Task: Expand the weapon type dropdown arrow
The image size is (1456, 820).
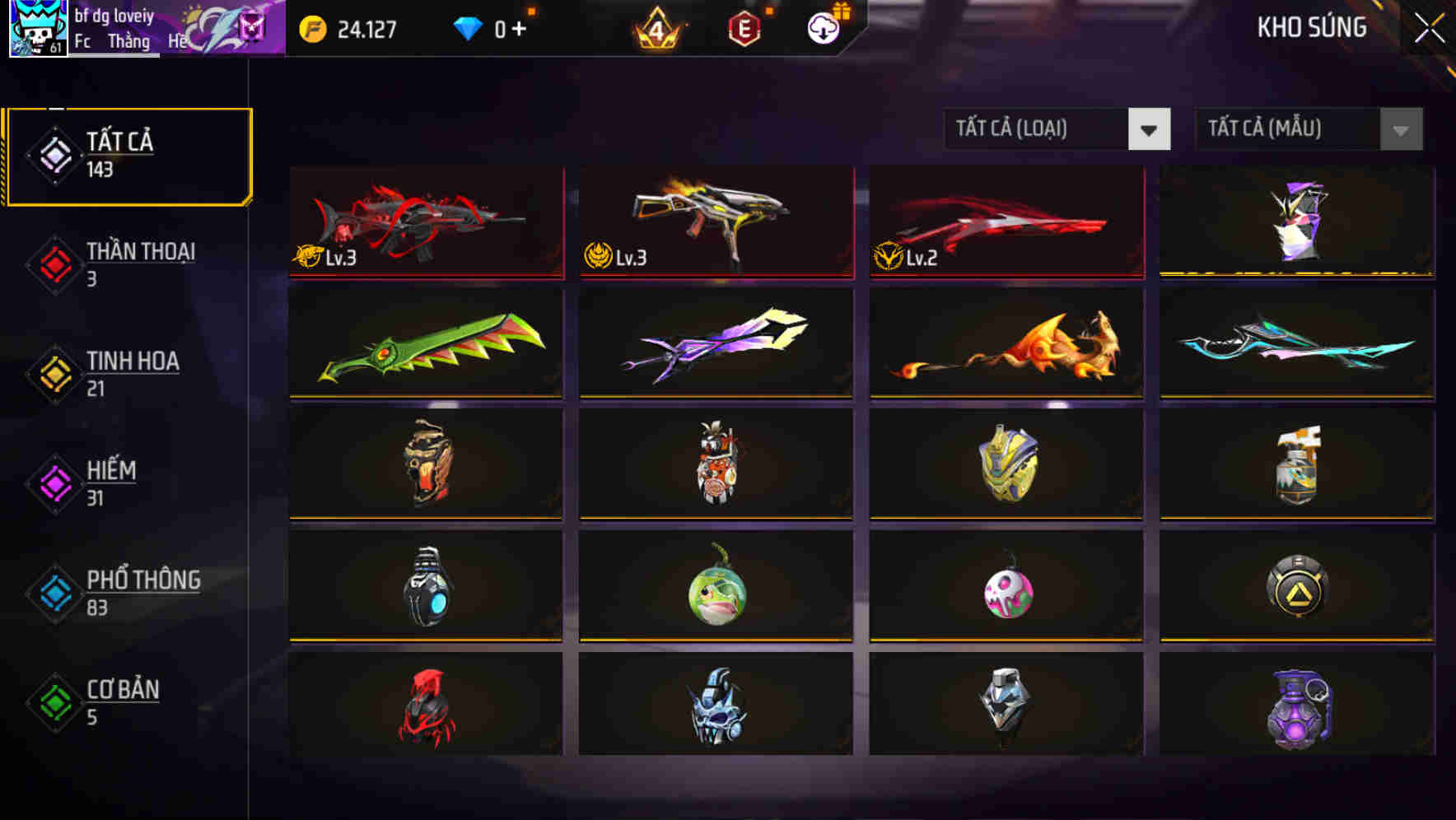Action: [x=1150, y=130]
